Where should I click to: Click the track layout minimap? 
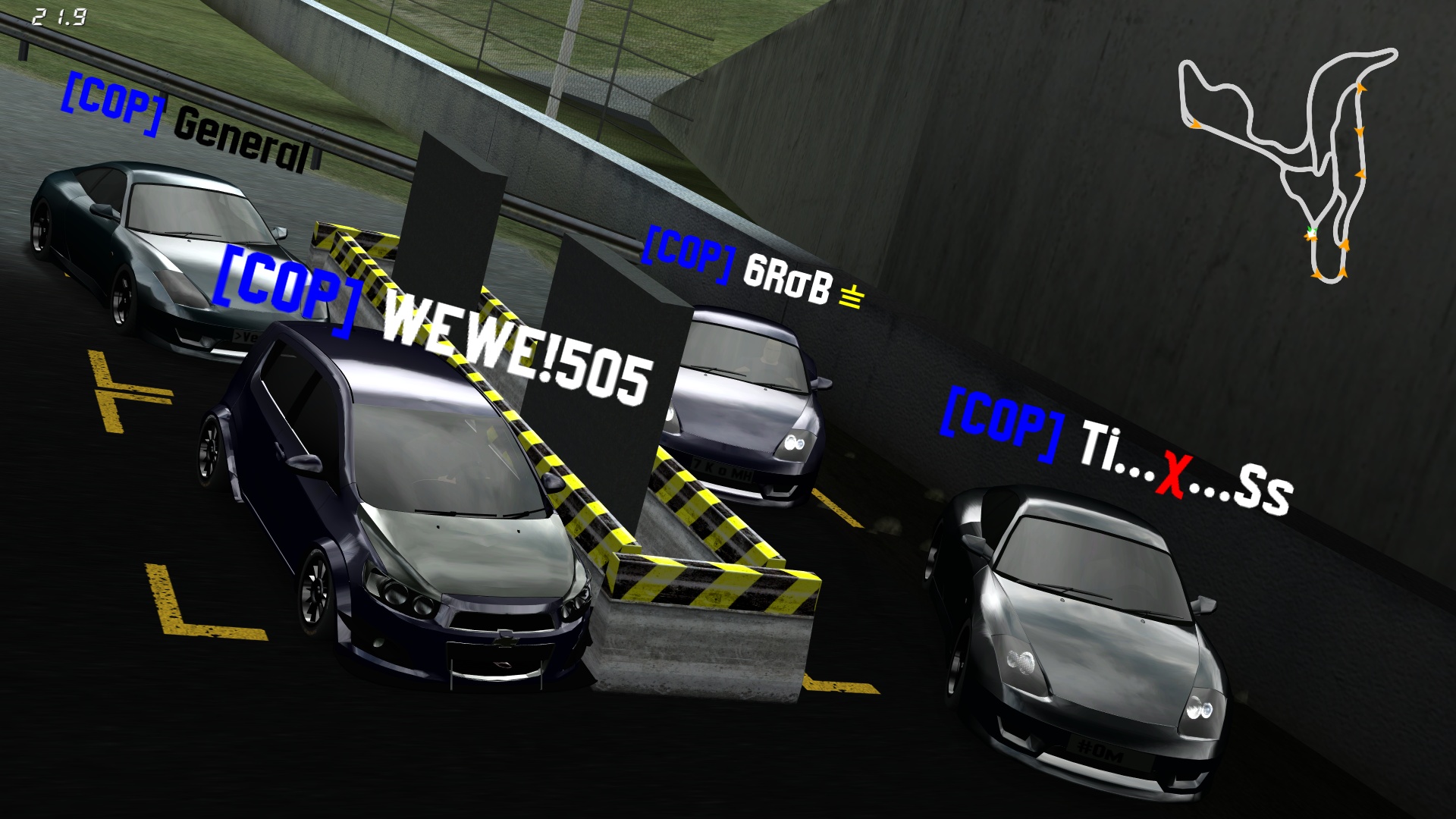pyautogui.click(x=1289, y=163)
